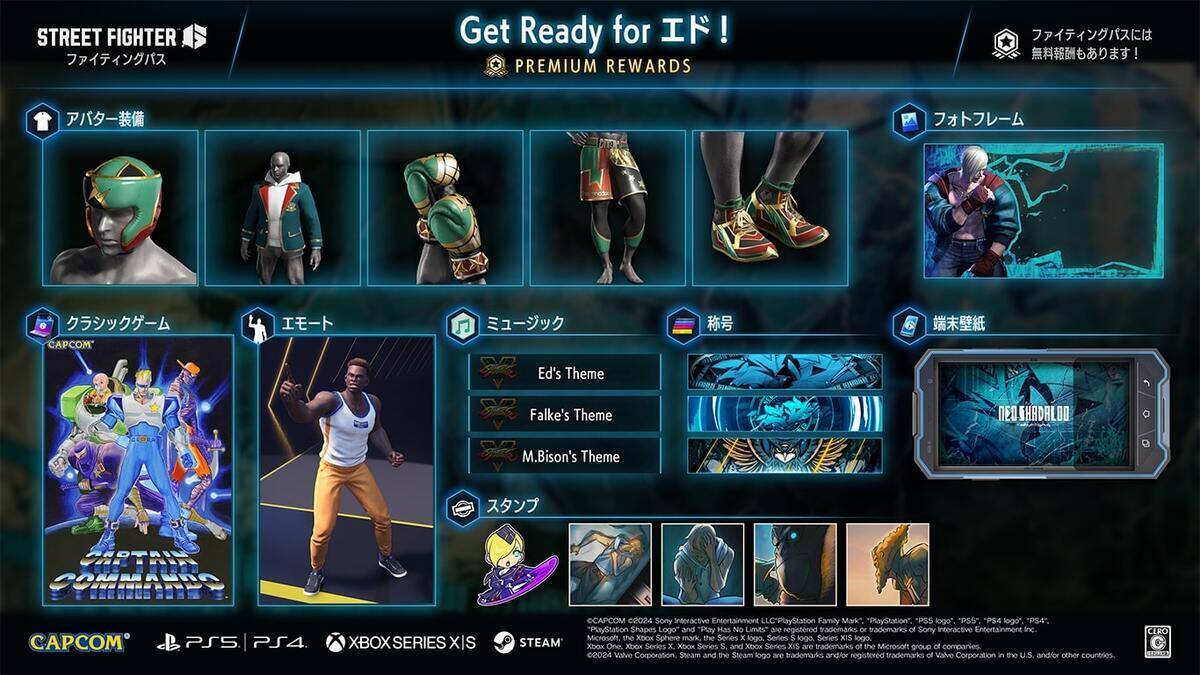Select the Captain Commando classic game
The height and width of the screenshot is (675, 1200).
pos(138,470)
